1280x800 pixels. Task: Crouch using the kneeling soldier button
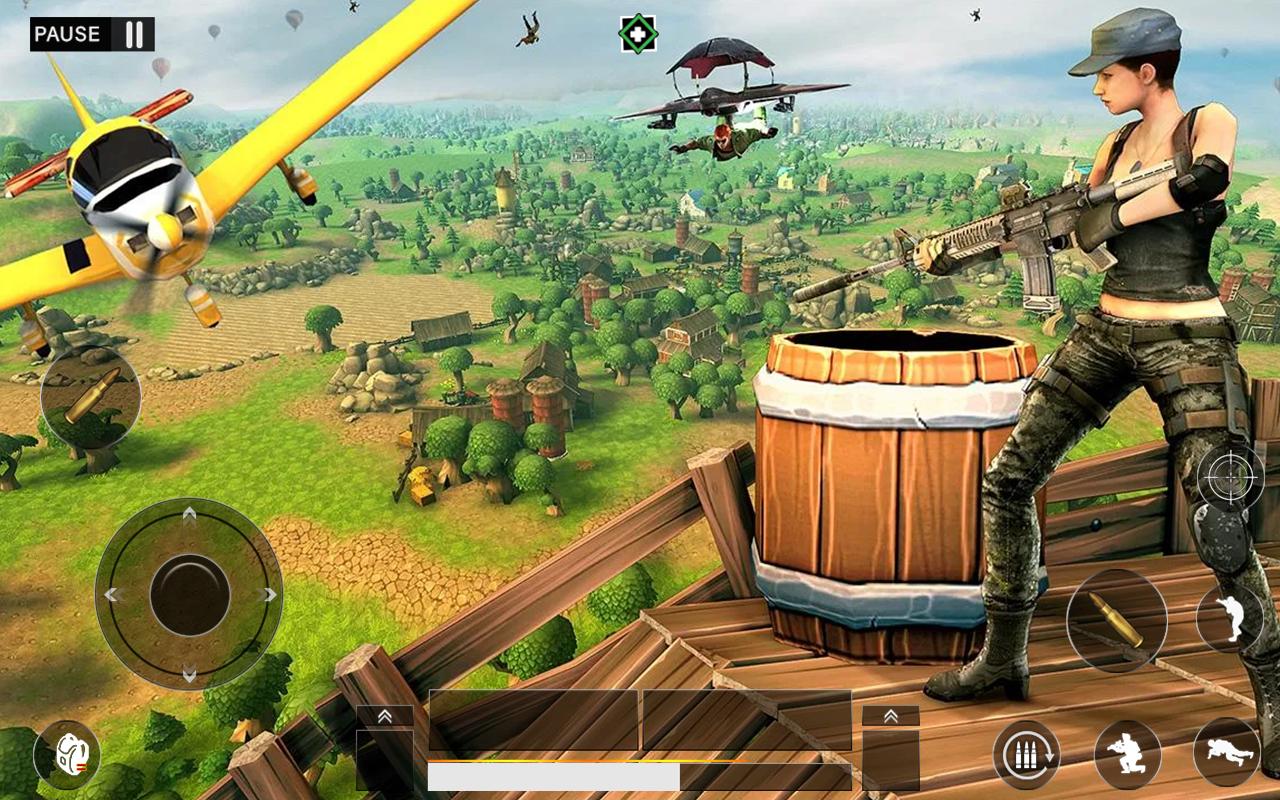point(1127,754)
